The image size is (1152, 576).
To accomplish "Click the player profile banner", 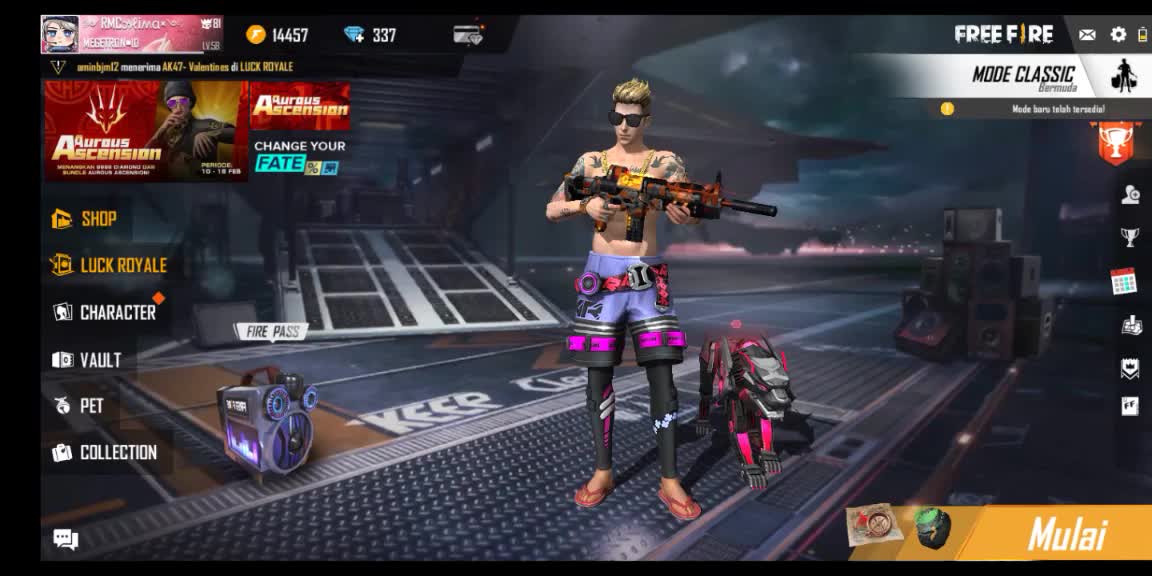I will pos(131,34).
